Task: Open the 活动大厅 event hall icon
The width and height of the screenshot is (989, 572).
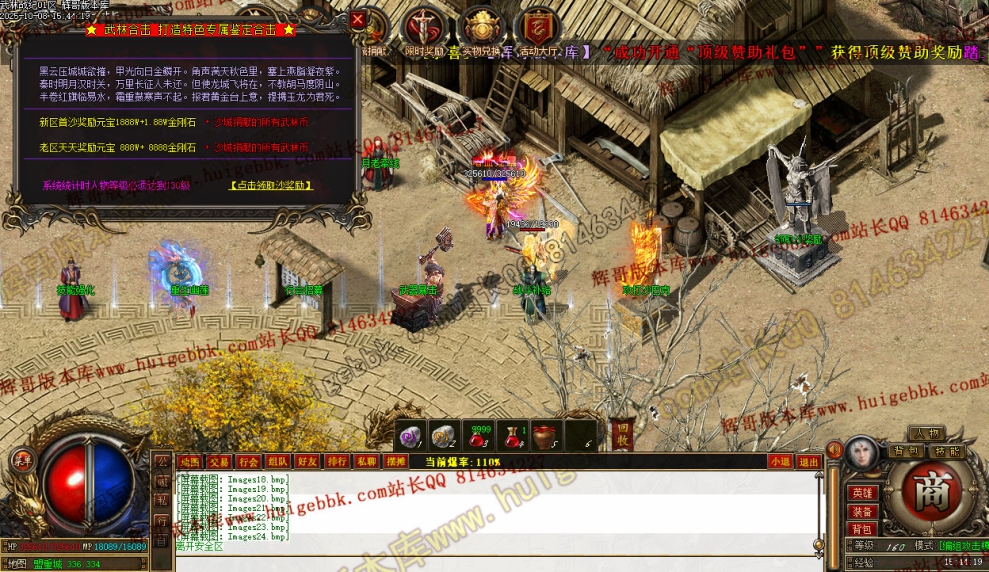Action: click(x=538, y=30)
